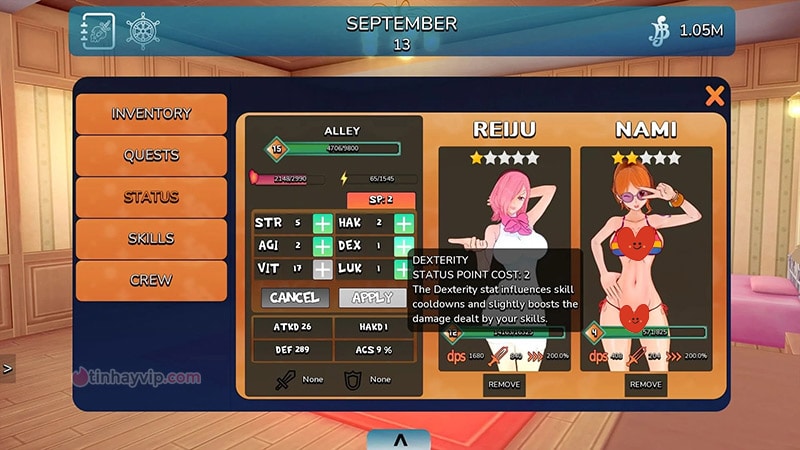Apply the stat point changes
This screenshot has height=450, width=800.
coord(372,297)
